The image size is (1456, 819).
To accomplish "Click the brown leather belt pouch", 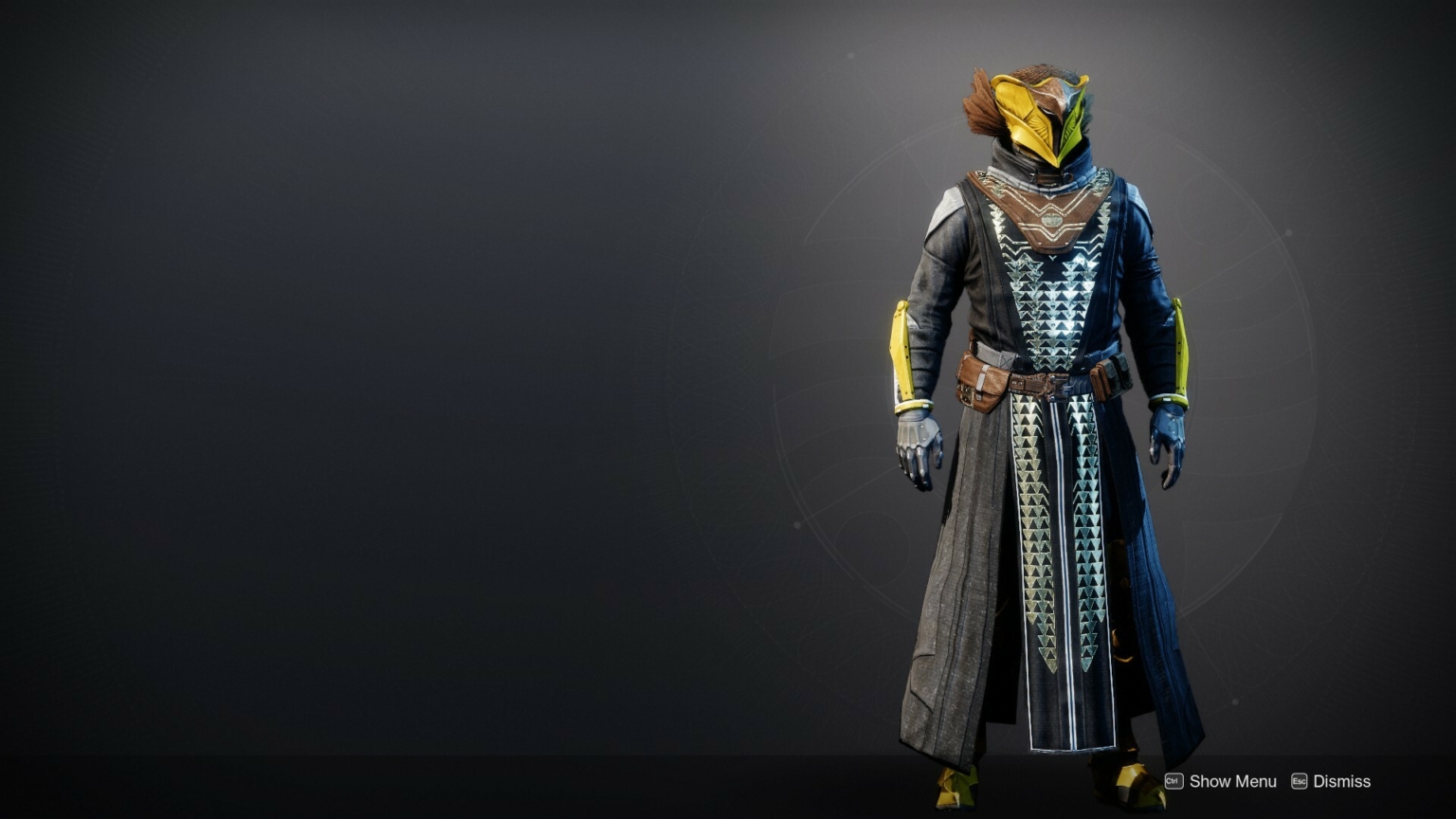I will click(981, 379).
